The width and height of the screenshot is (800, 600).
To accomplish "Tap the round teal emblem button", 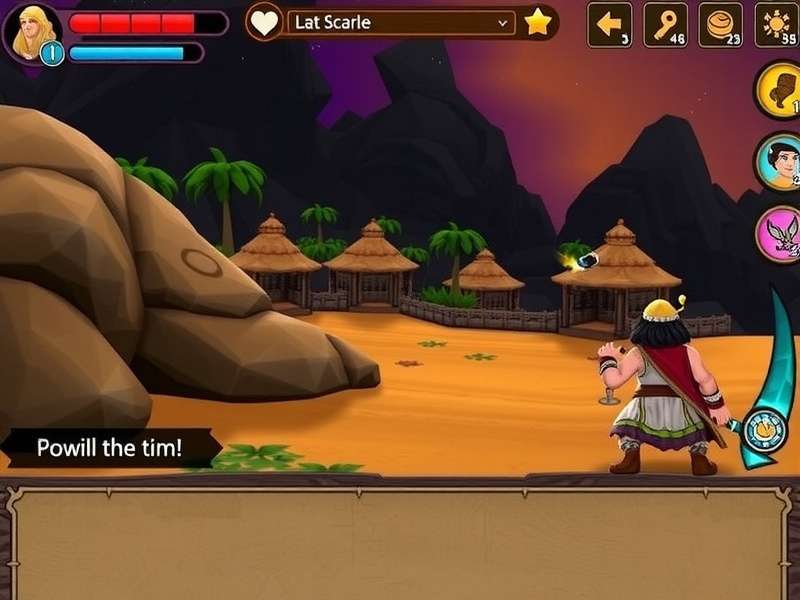I will tap(764, 430).
